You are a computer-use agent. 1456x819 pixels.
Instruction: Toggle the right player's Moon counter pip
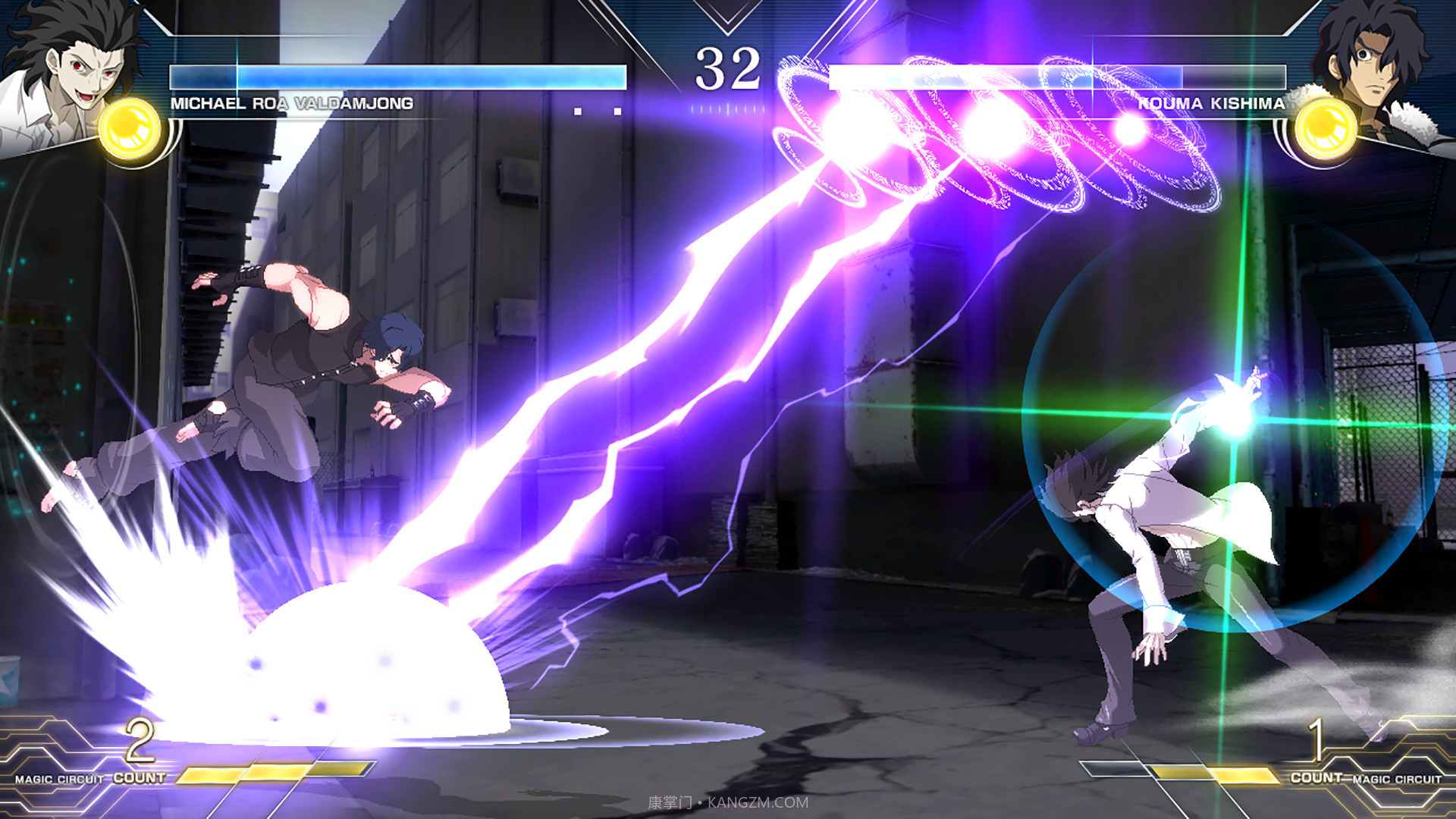880,111
